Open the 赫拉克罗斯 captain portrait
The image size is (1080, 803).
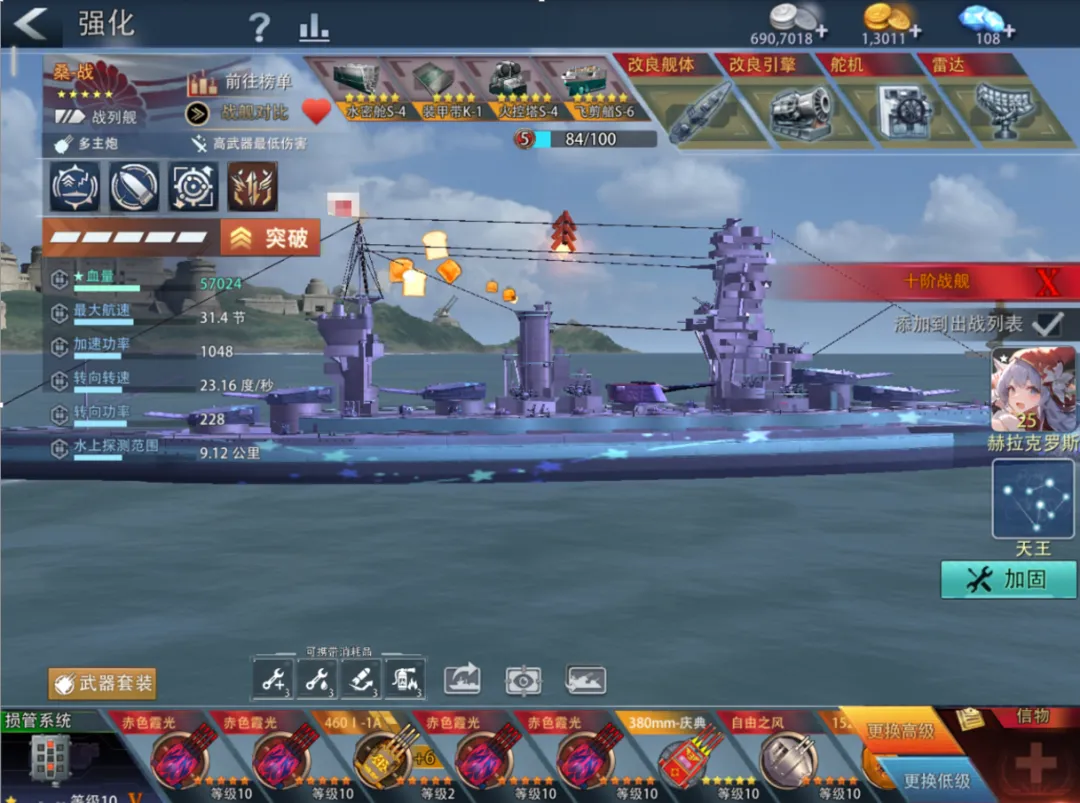[1033, 390]
